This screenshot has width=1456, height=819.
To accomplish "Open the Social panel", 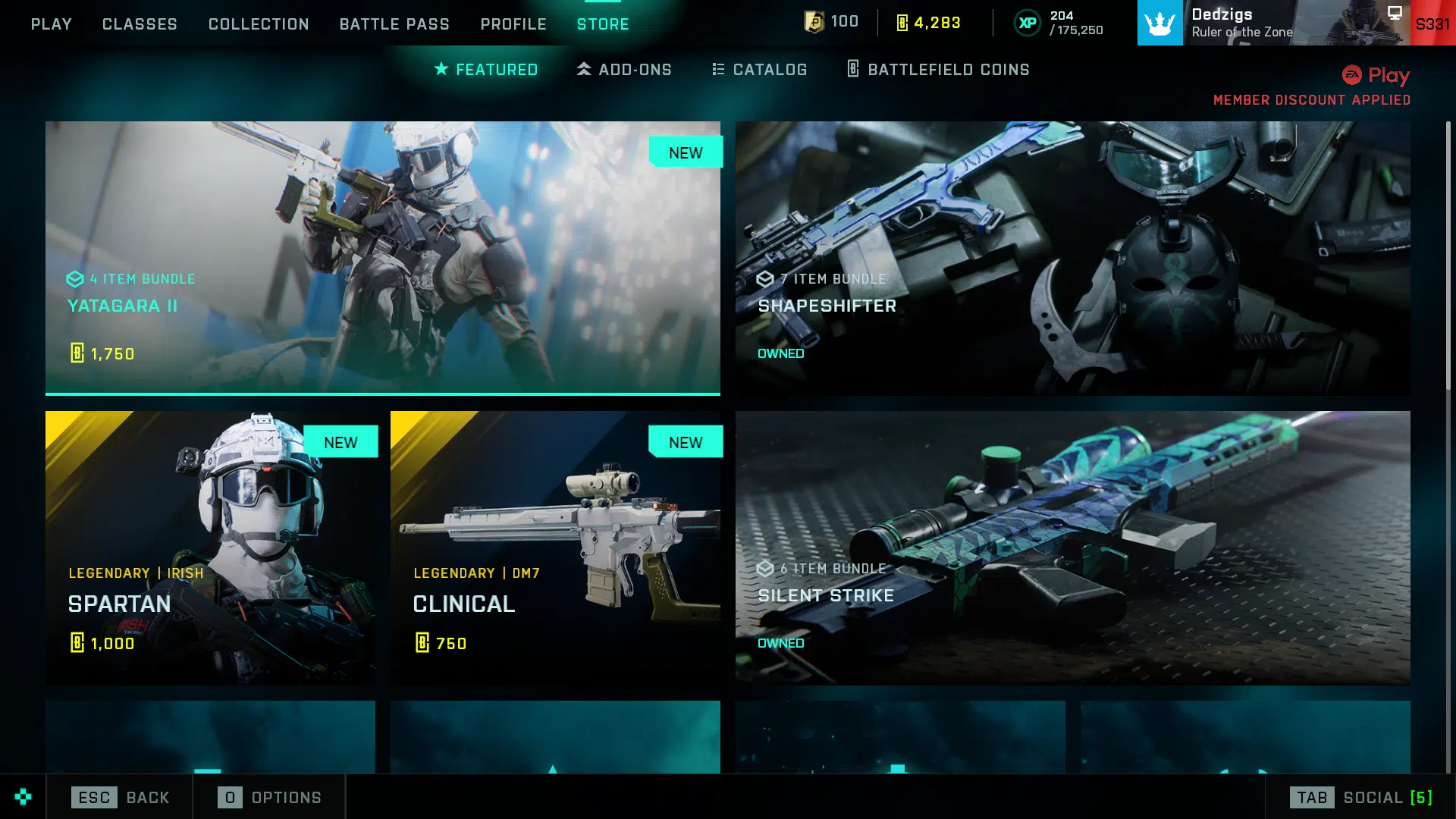I will [x=1360, y=797].
